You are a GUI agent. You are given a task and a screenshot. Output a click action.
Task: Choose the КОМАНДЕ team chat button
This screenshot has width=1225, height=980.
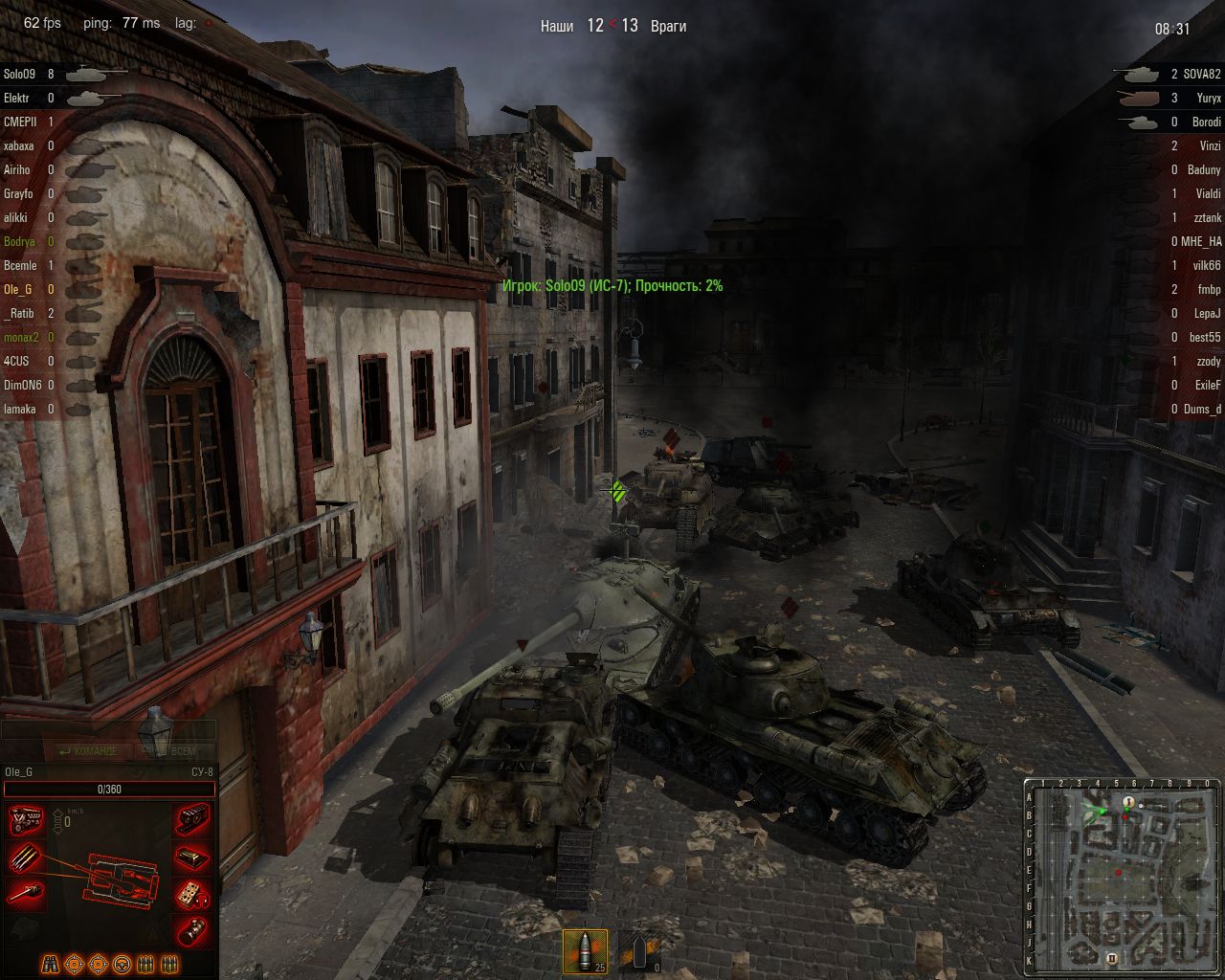(89, 751)
